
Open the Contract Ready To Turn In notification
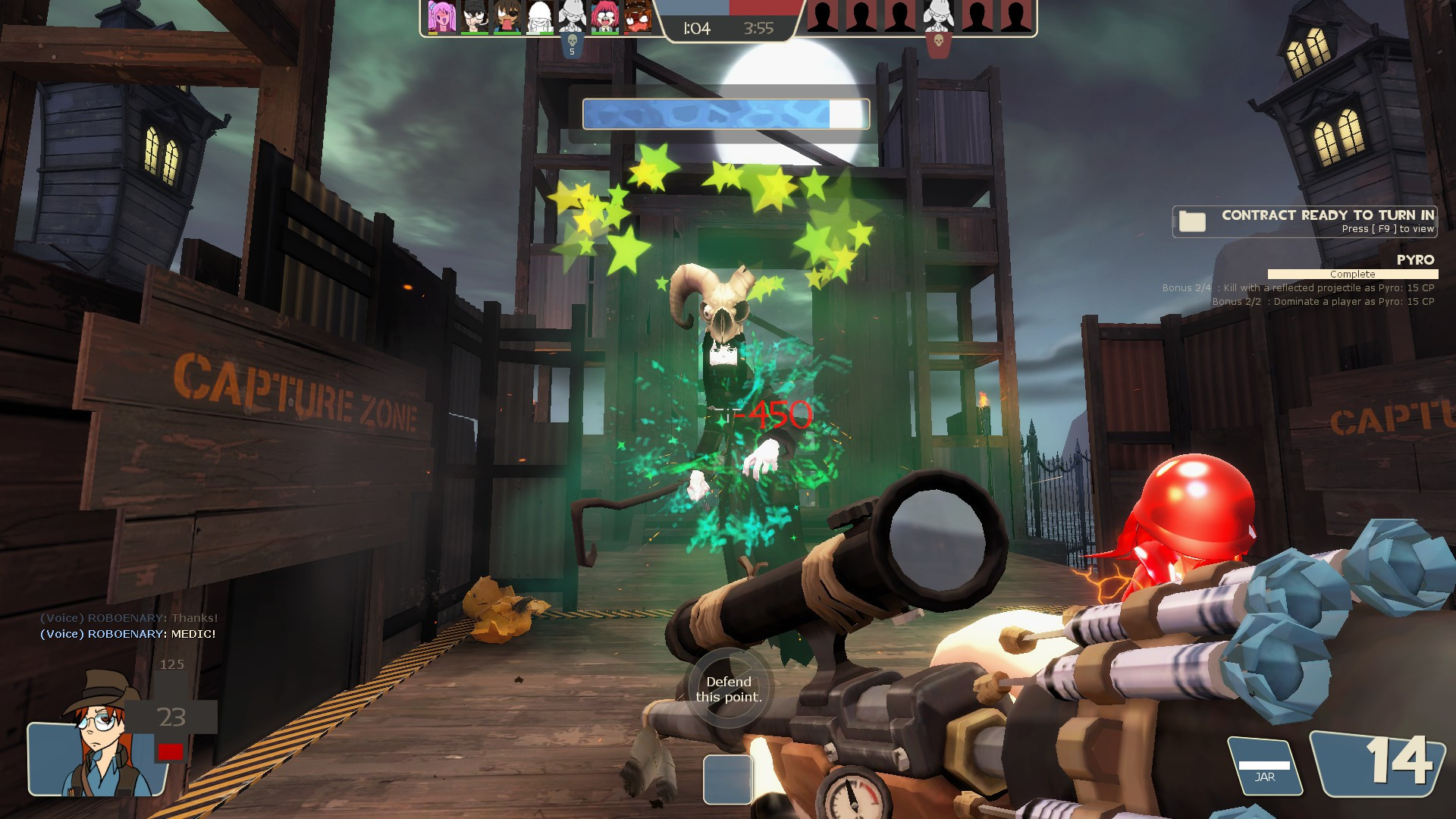1304,221
